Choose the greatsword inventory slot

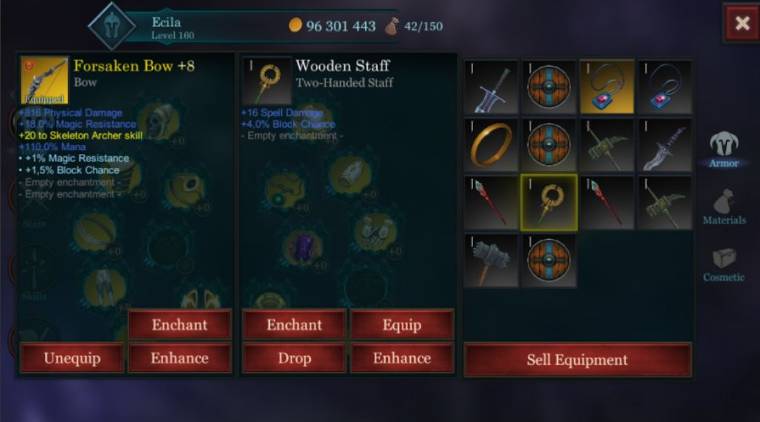pyautogui.click(x=492, y=87)
